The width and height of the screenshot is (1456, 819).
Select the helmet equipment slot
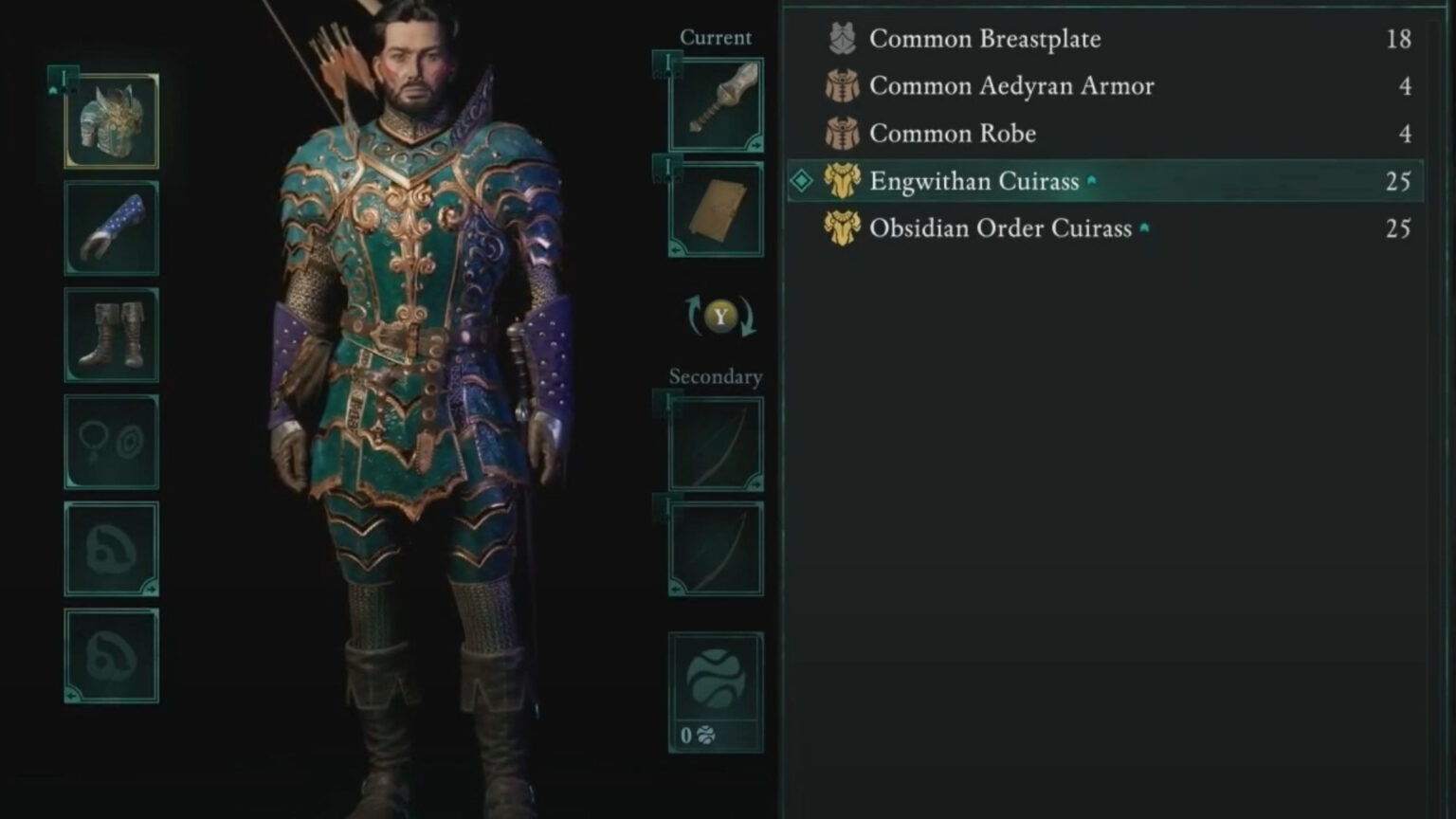[111, 121]
